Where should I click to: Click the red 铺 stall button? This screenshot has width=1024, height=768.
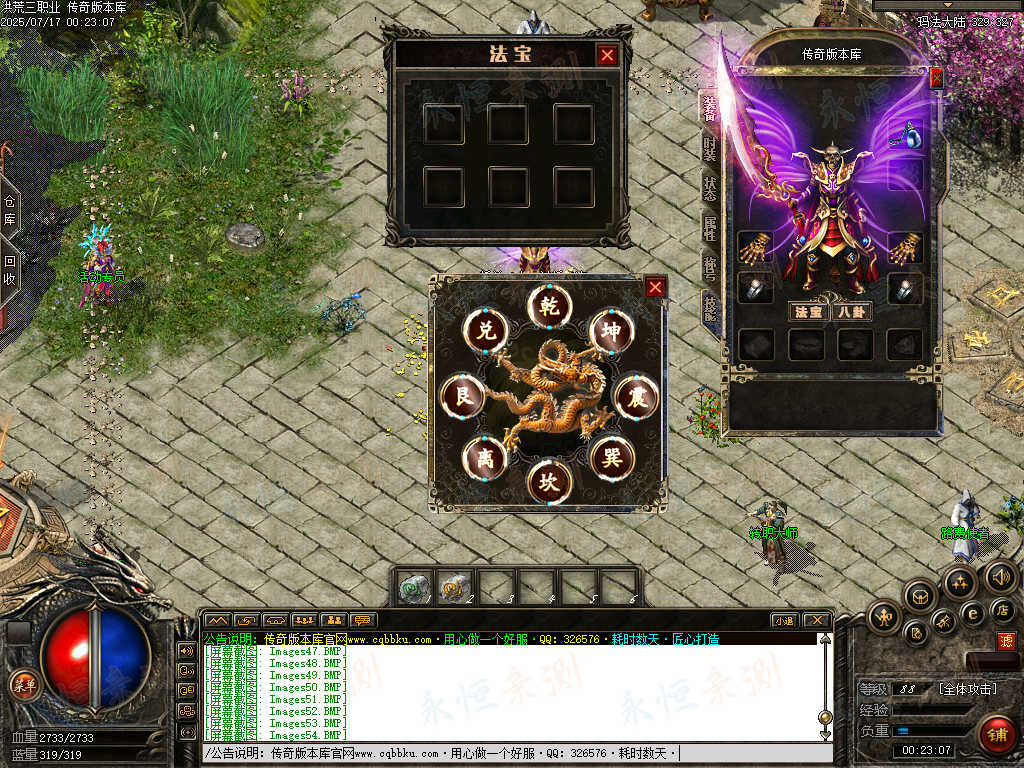click(996, 733)
